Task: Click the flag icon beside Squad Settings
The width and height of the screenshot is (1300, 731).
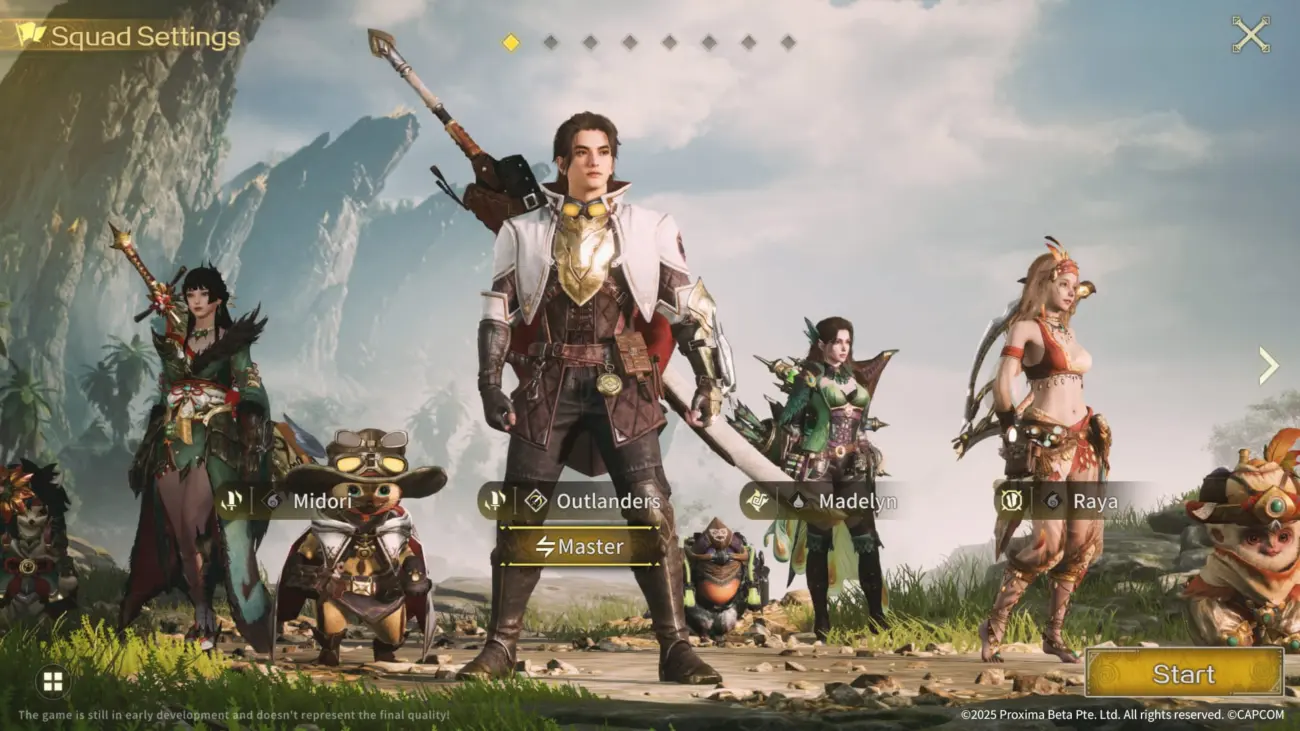Action: pyautogui.click(x=30, y=34)
